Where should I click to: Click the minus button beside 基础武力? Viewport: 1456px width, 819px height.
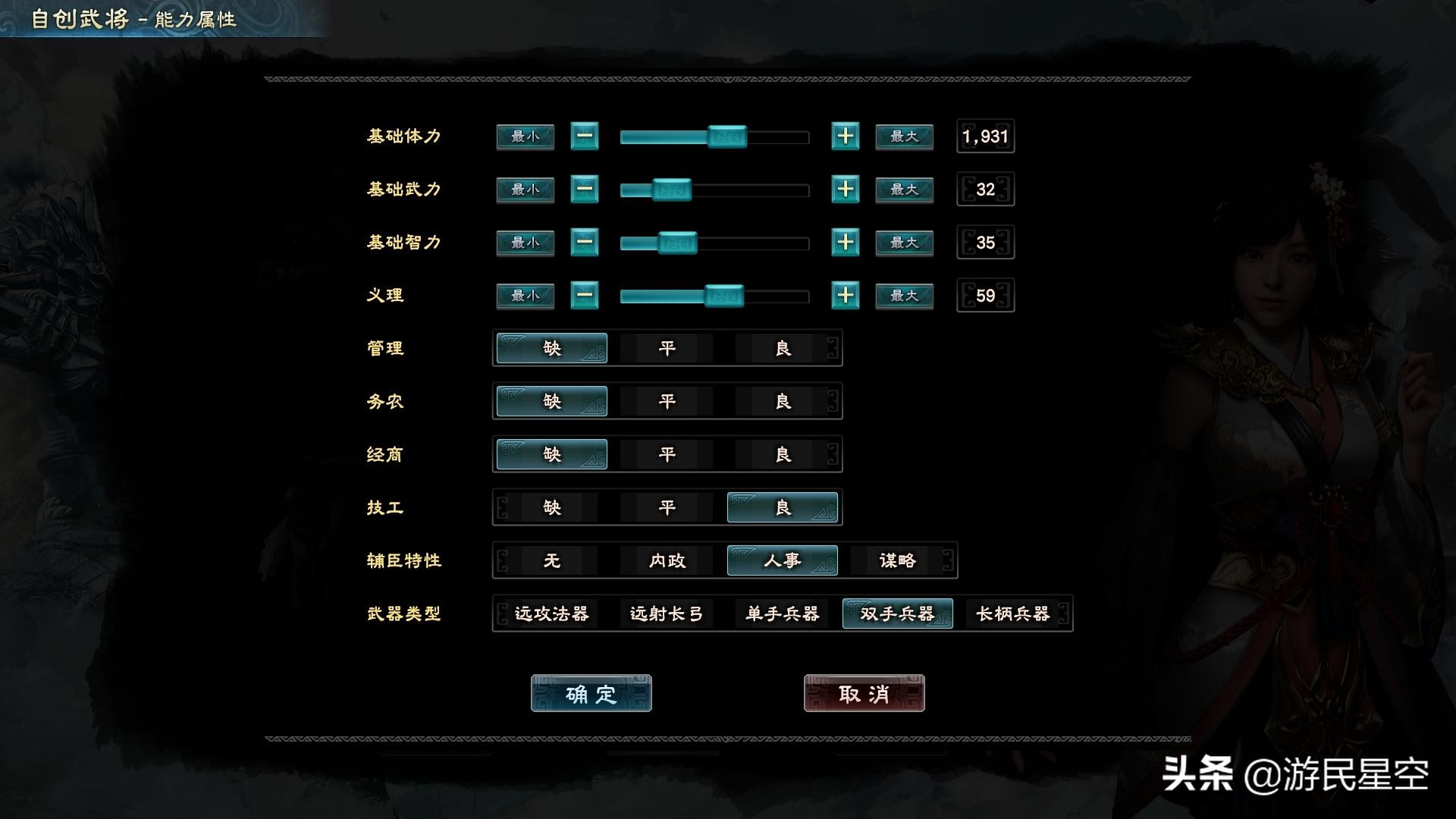coord(585,190)
